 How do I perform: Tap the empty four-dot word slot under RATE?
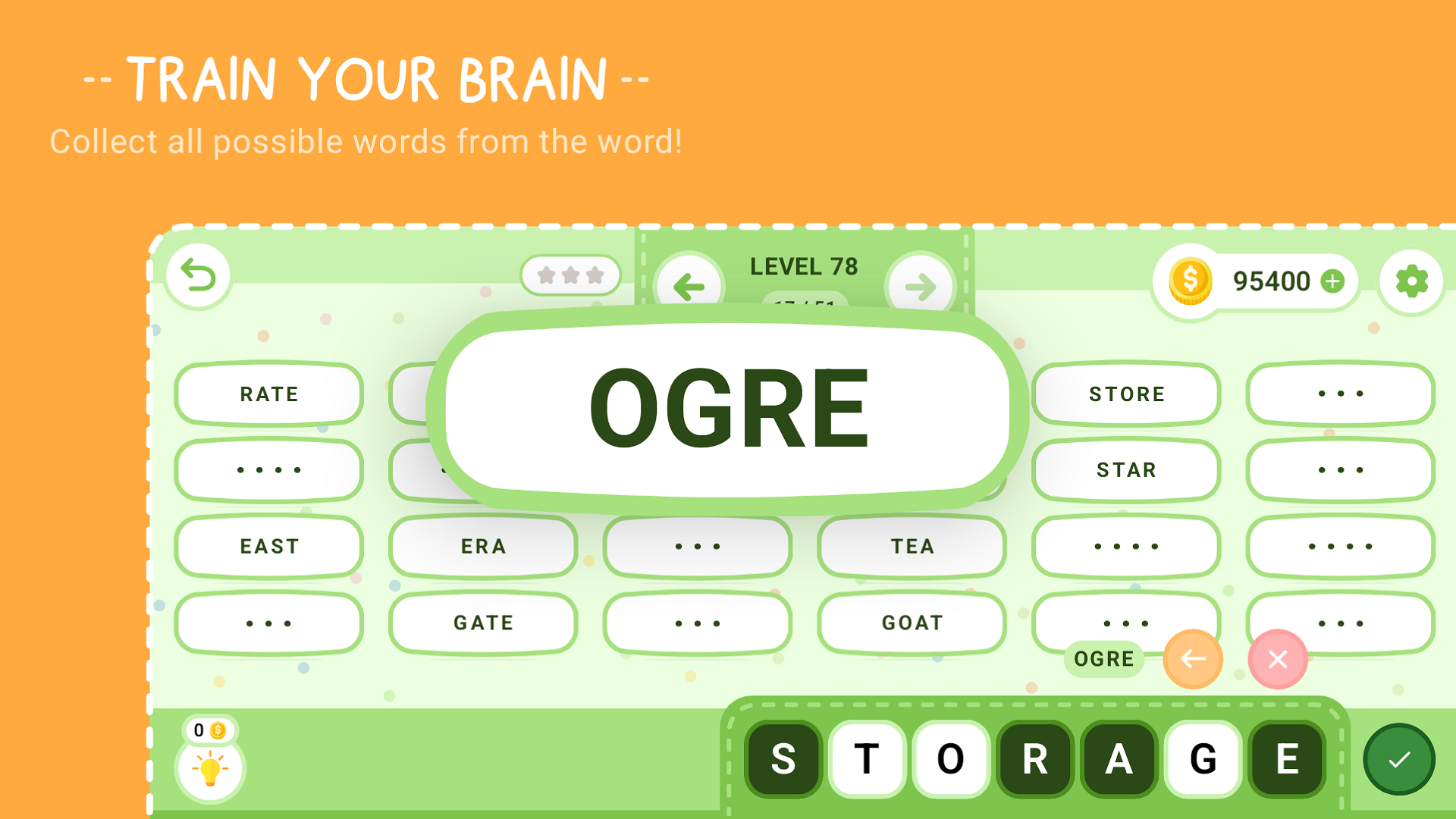[268, 470]
